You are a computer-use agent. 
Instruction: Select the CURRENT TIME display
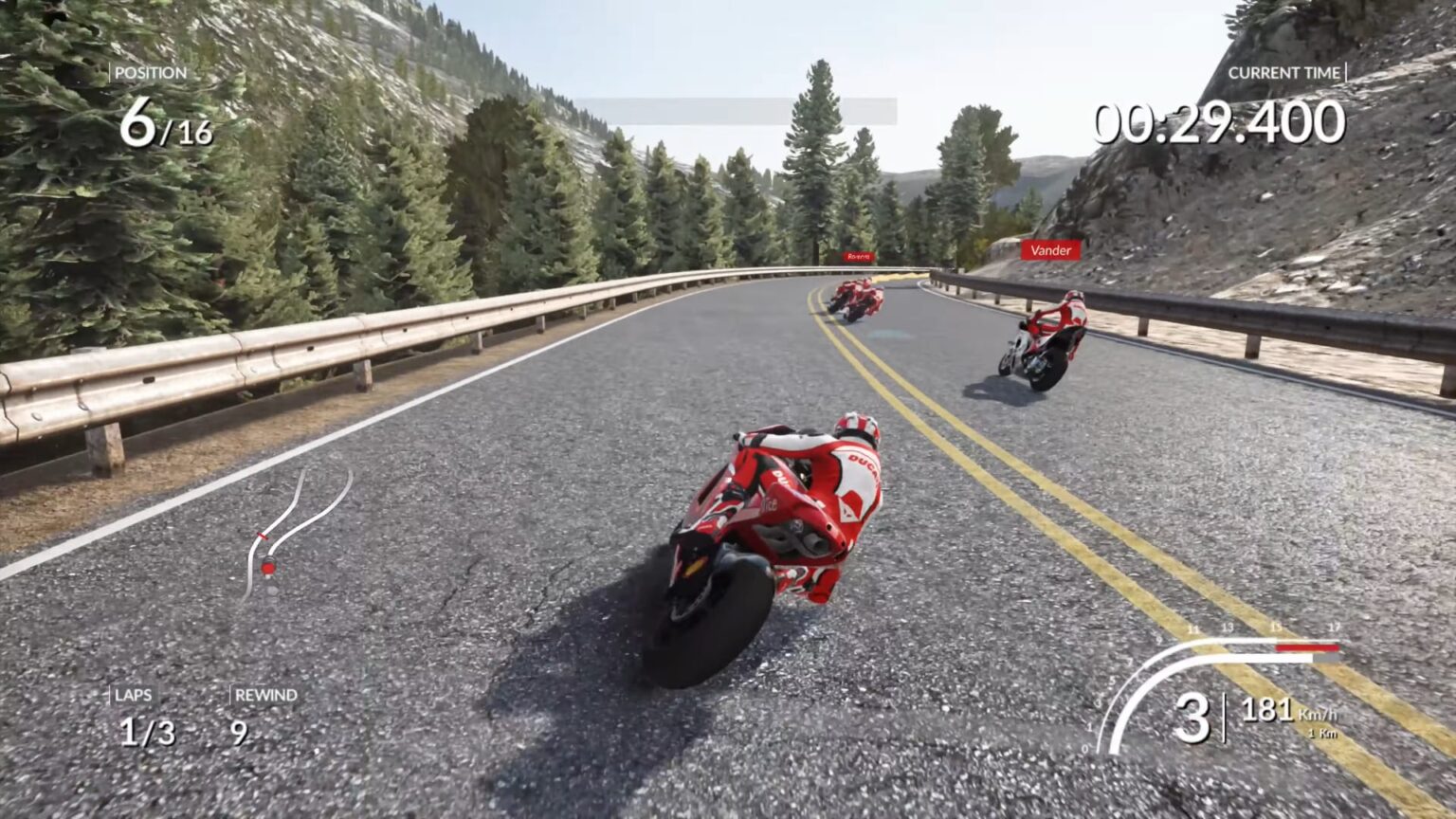tap(1285, 71)
